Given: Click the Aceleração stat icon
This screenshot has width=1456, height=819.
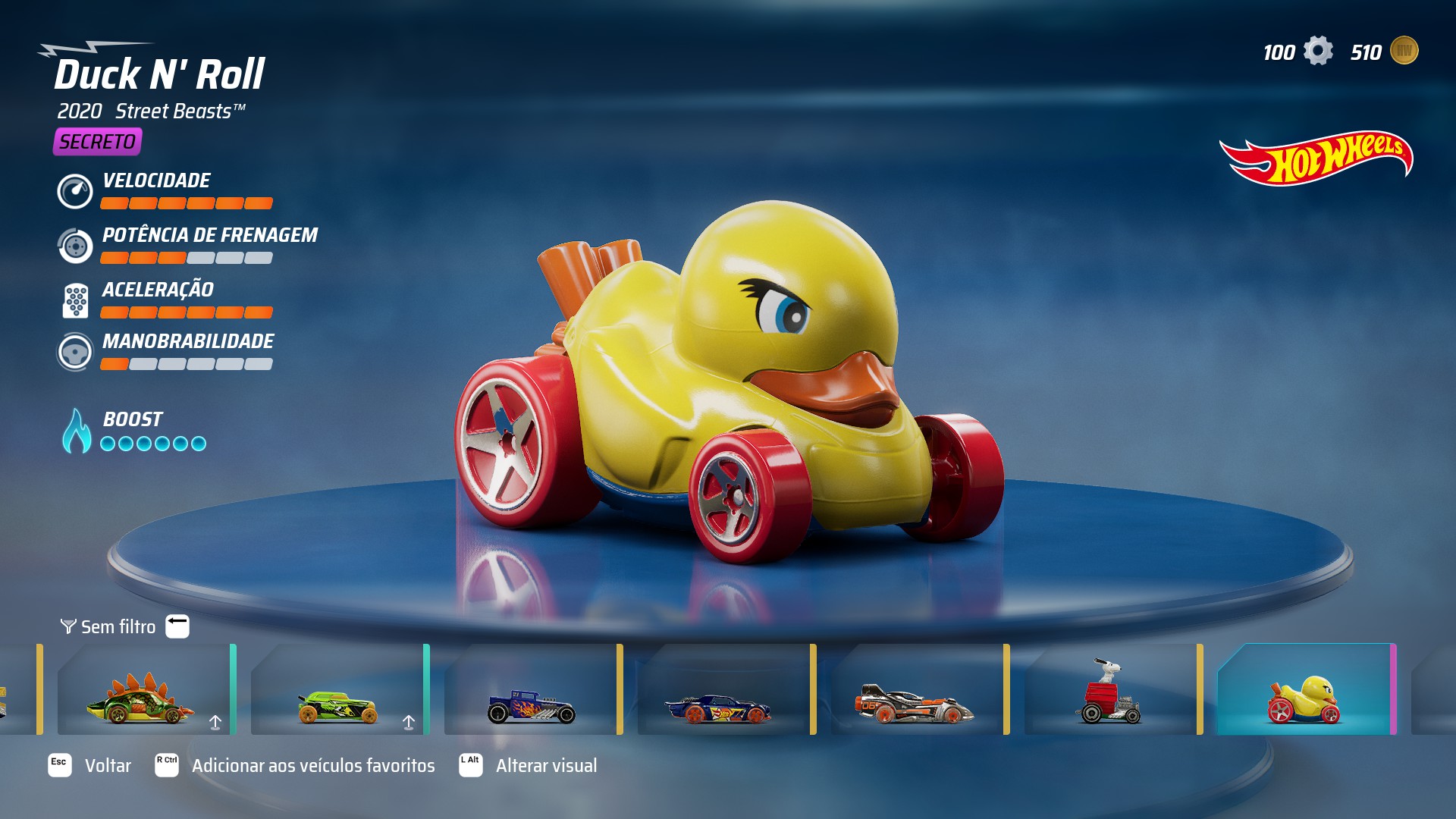Looking at the screenshot, I should 75,299.
